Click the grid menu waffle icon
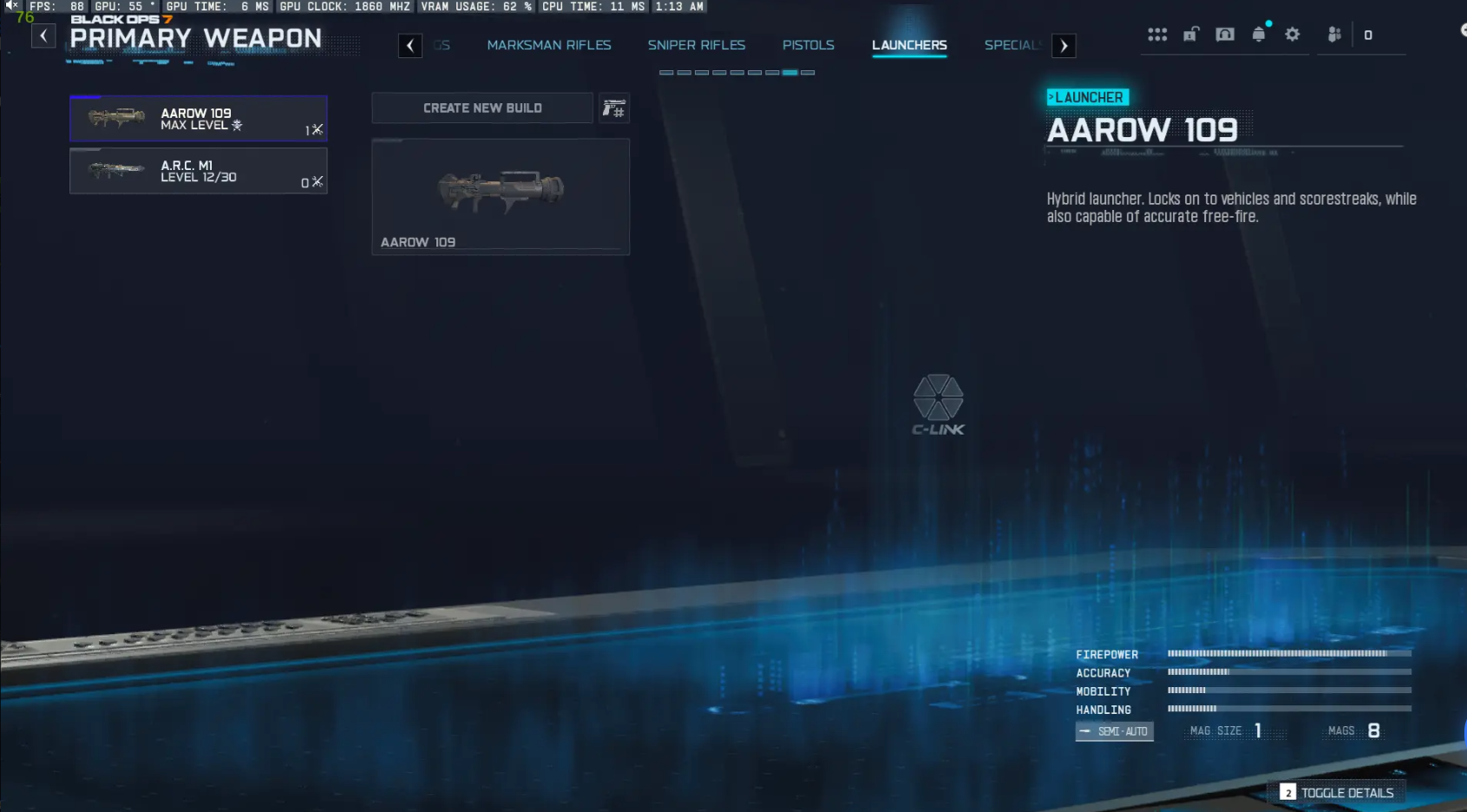1467x812 pixels. (1158, 34)
